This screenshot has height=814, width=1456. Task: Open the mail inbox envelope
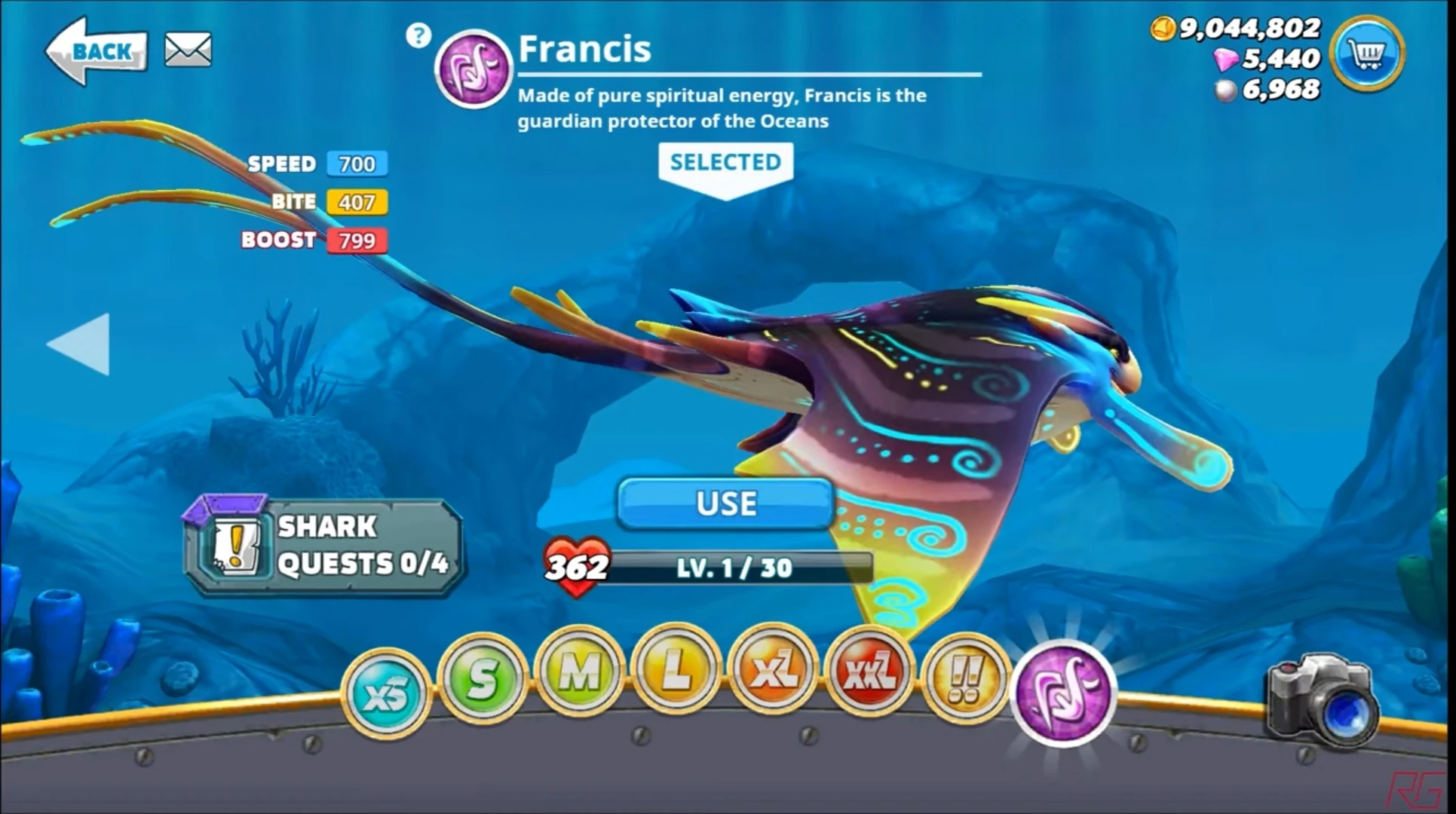pos(187,48)
